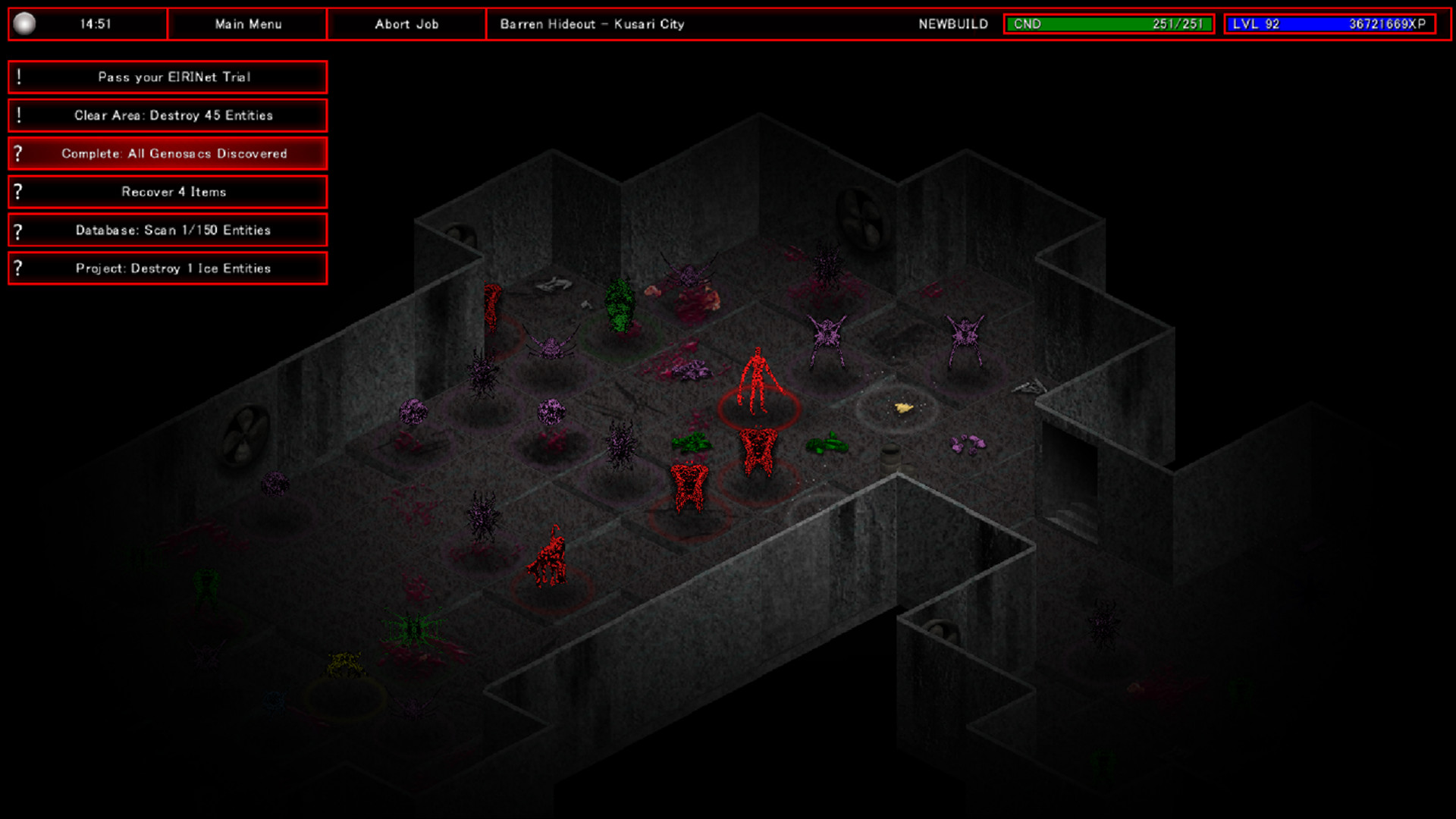This screenshot has height=819, width=1456.
Task: Toggle highlight on completed Genosacs objective
Action: pos(174,153)
